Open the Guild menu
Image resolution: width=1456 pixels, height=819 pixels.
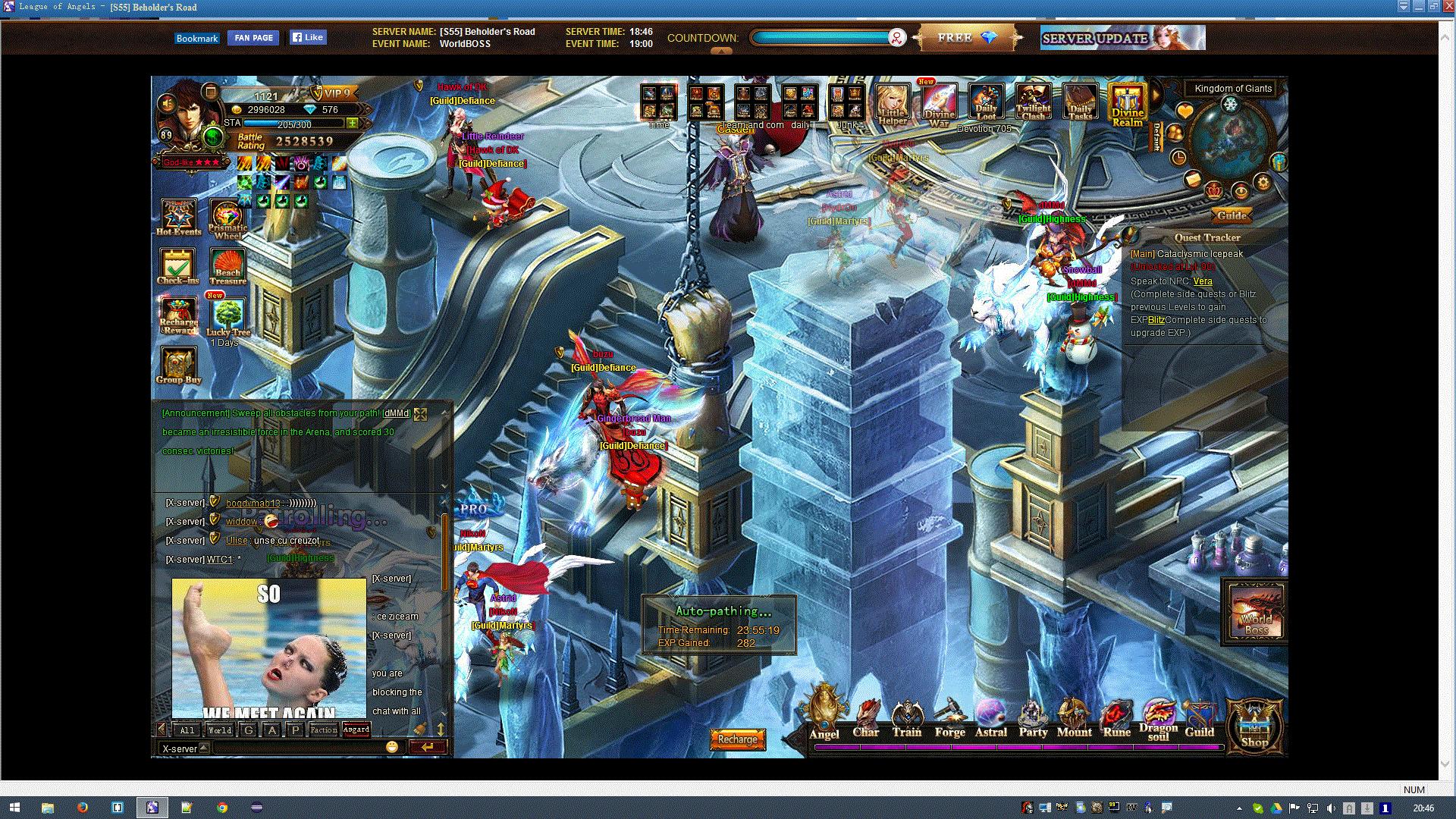[x=1199, y=718]
